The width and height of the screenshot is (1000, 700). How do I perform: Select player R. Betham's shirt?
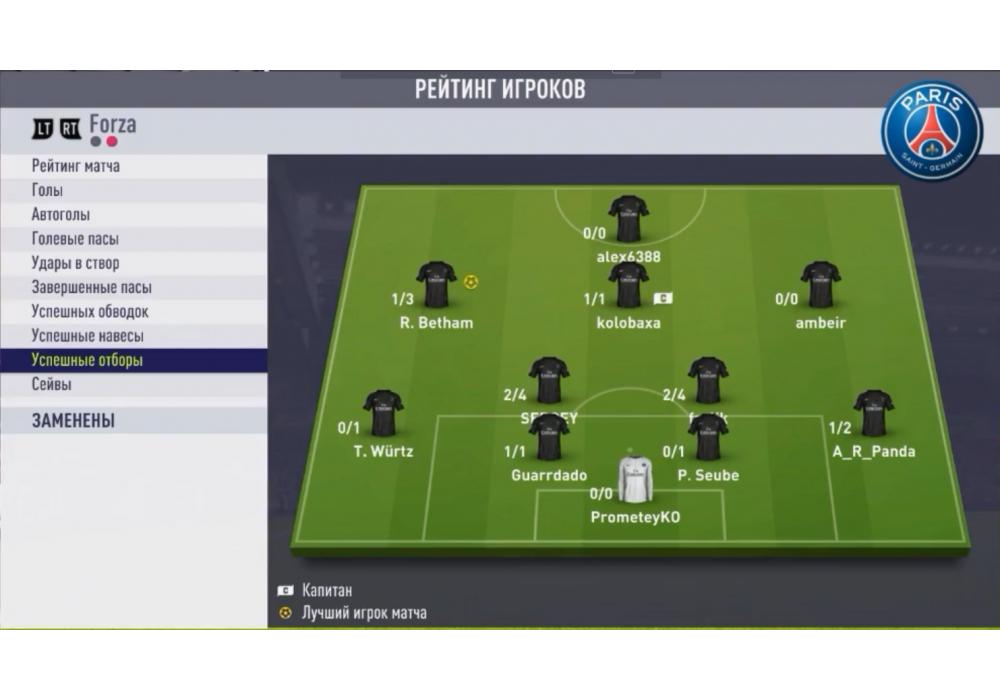coord(436,286)
